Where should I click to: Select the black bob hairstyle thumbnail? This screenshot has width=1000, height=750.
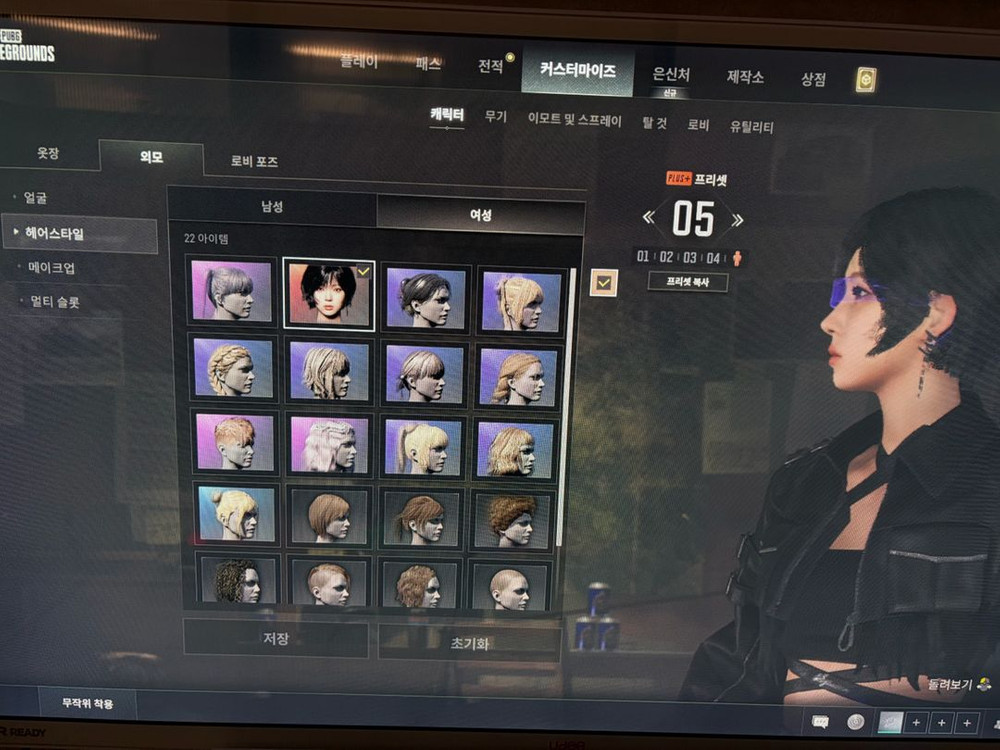[x=329, y=295]
